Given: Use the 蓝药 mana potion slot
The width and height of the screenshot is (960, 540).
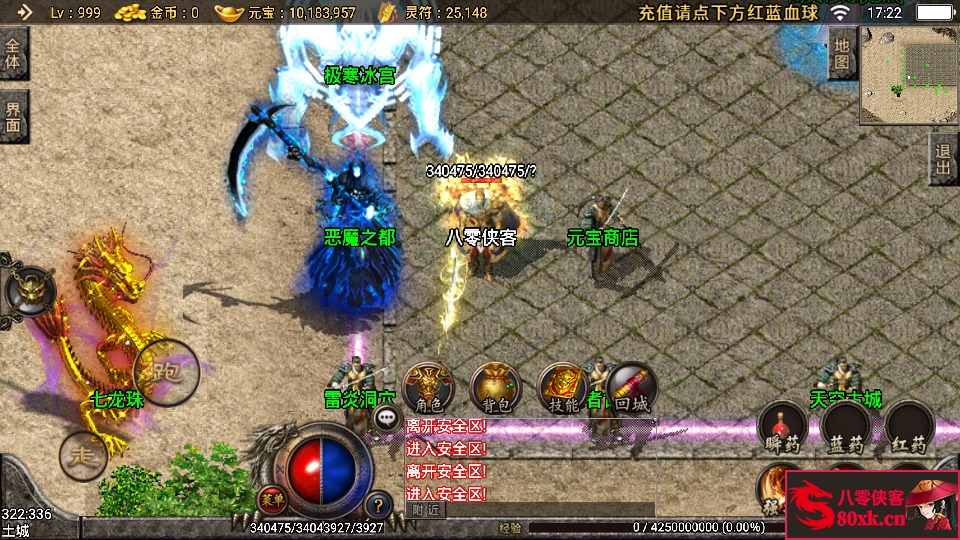Looking at the screenshot, I should tap(845, 427).
